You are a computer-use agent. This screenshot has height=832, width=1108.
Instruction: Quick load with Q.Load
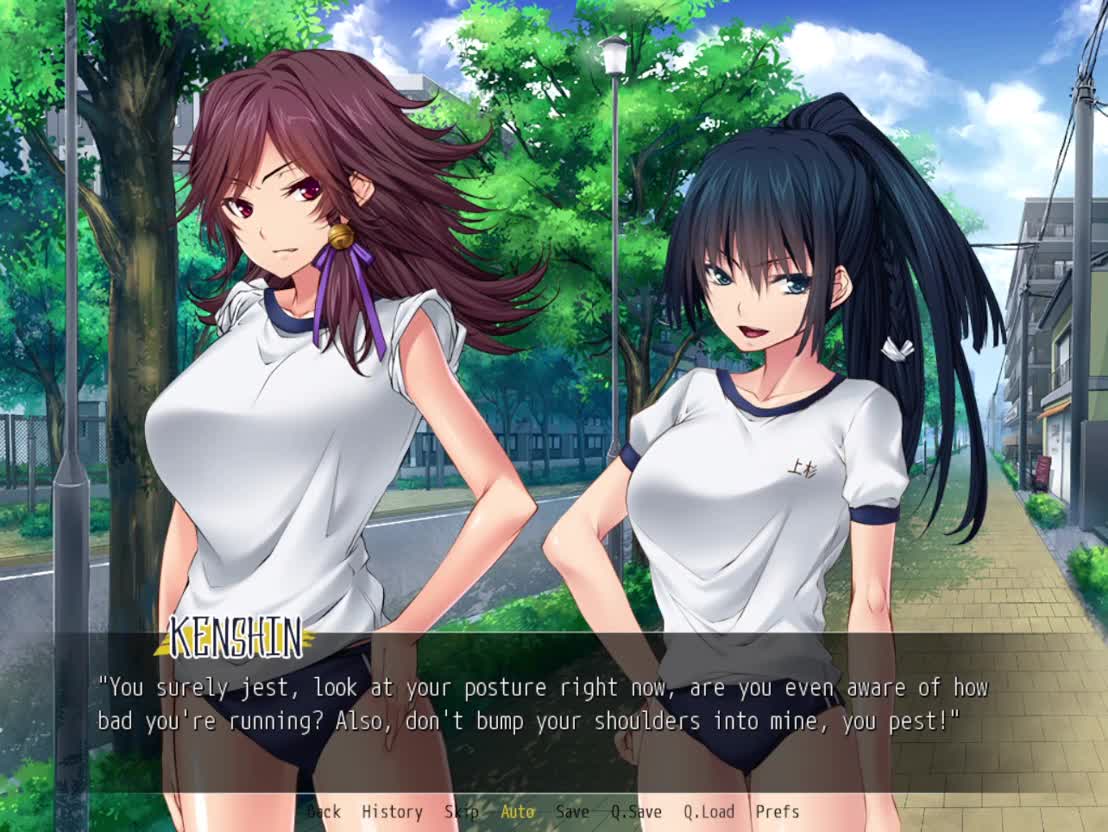(x=709, y=812)
